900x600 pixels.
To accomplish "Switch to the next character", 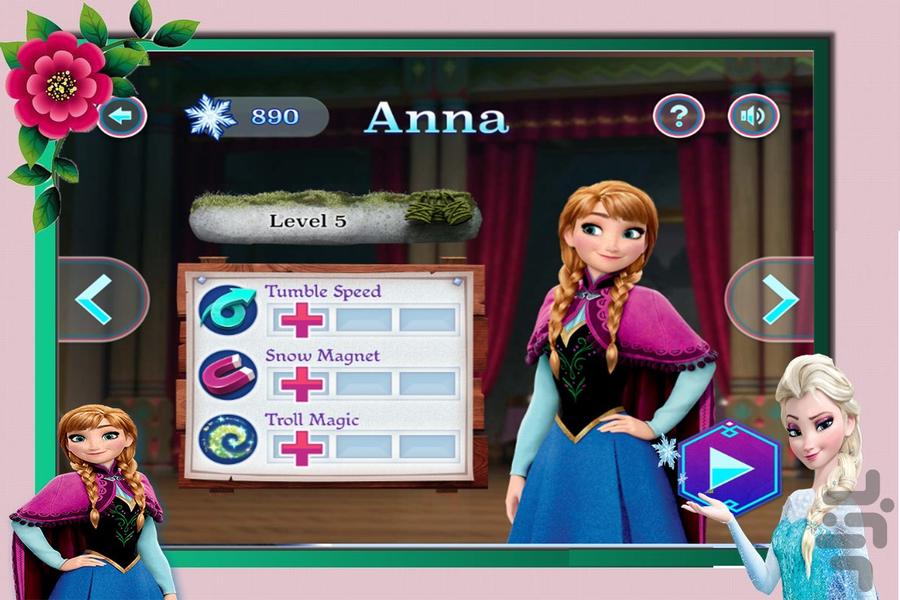I will [771, 299].
